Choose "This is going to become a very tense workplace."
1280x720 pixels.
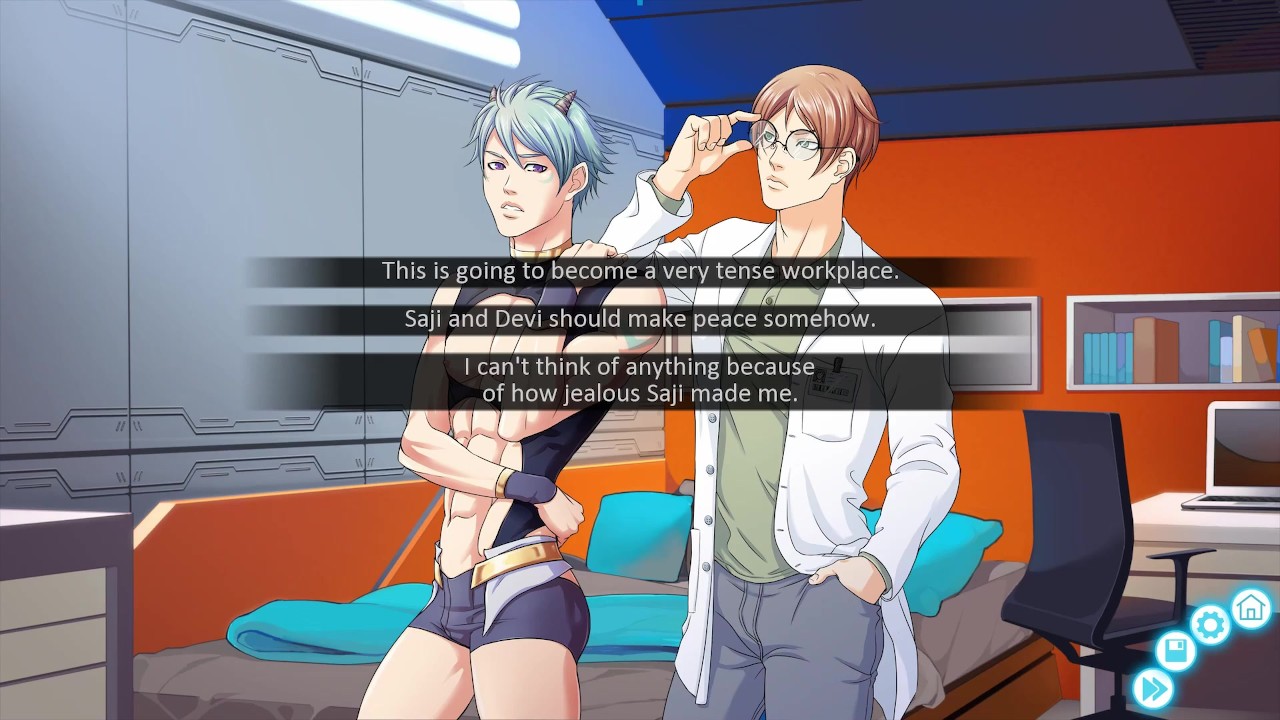(x=640, y=271)
